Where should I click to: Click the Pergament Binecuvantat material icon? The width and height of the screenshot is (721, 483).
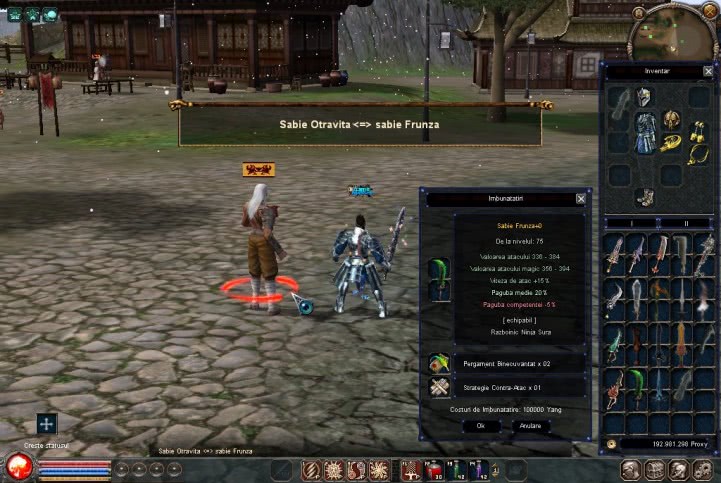(x=438, y=363)
